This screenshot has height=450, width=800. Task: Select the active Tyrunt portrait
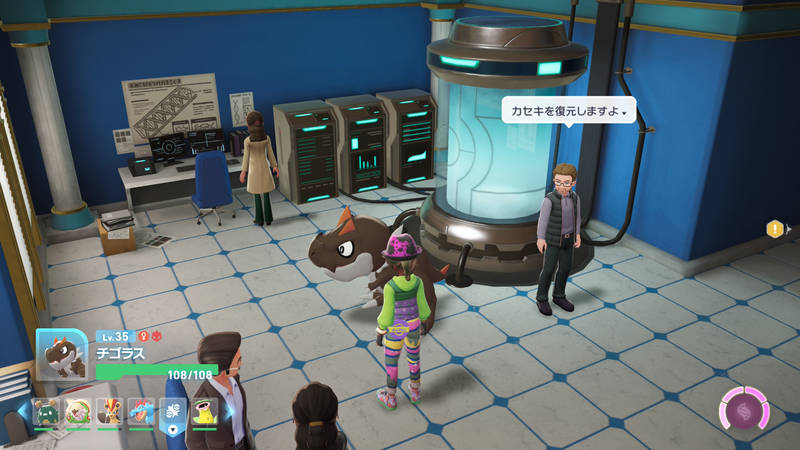pos(62,354)
